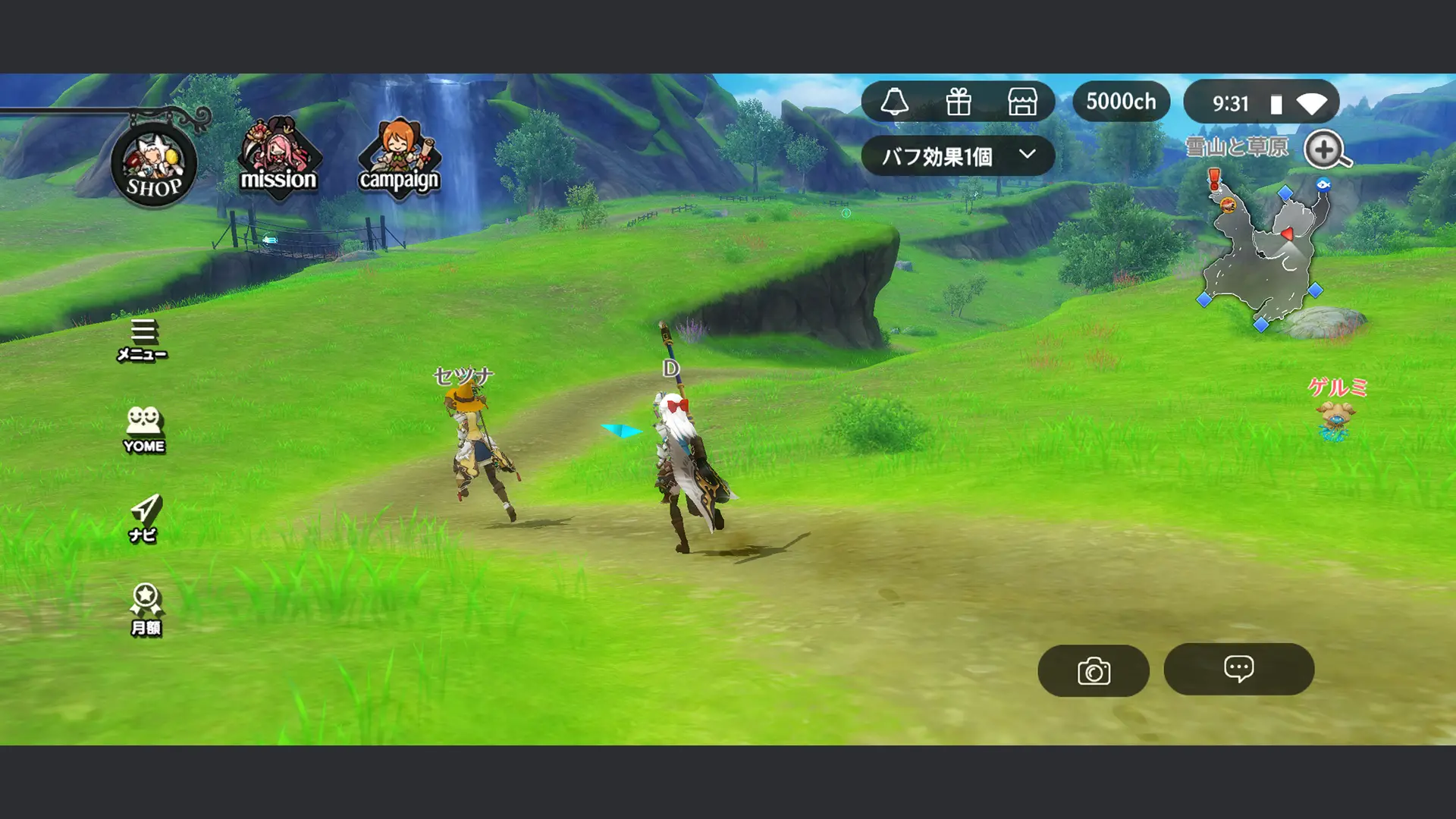Check the 5000ch currency display
Screen dimensions: 1456x819
click(1122, 99)
